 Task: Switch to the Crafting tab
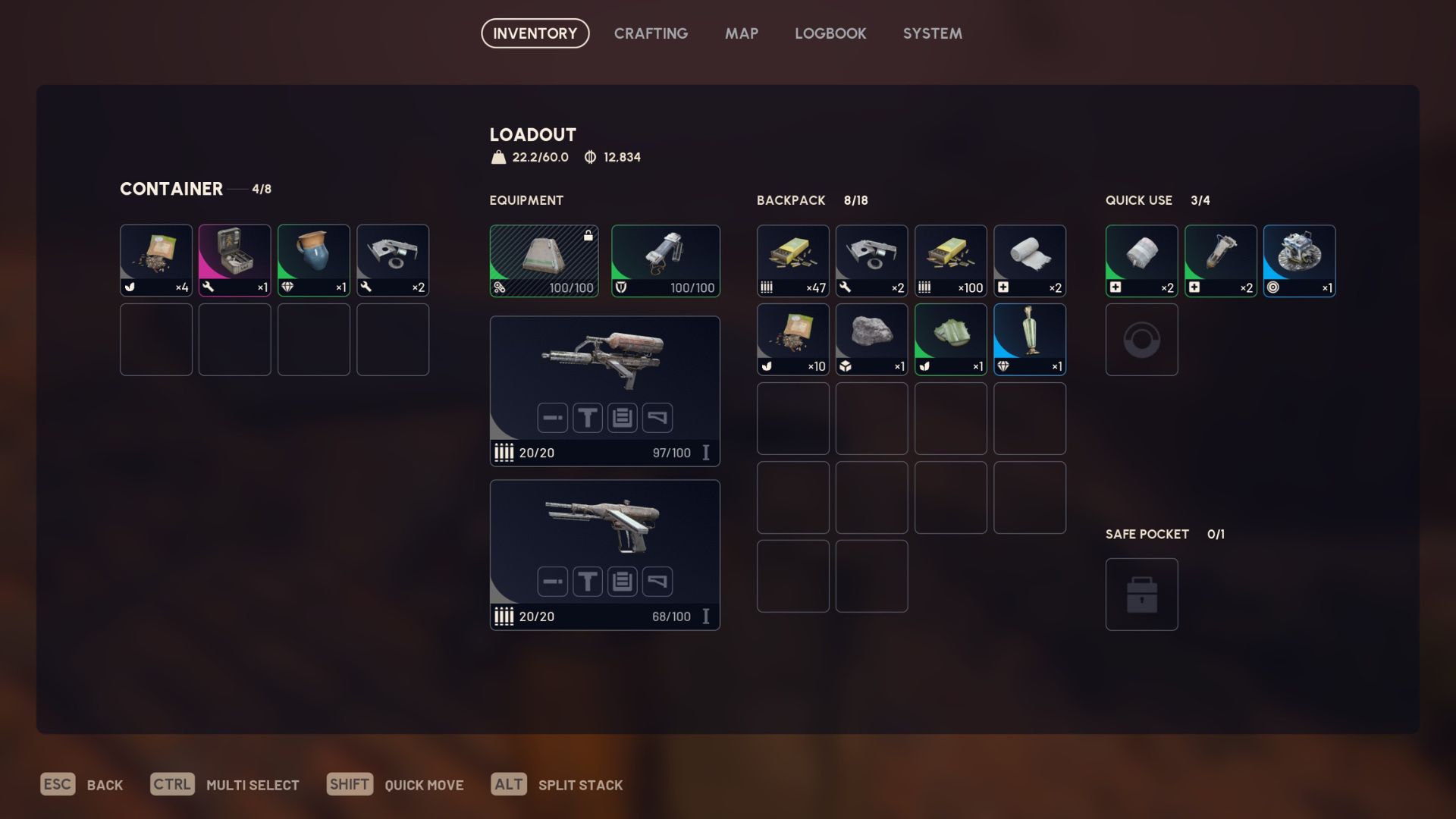(651, 33)
